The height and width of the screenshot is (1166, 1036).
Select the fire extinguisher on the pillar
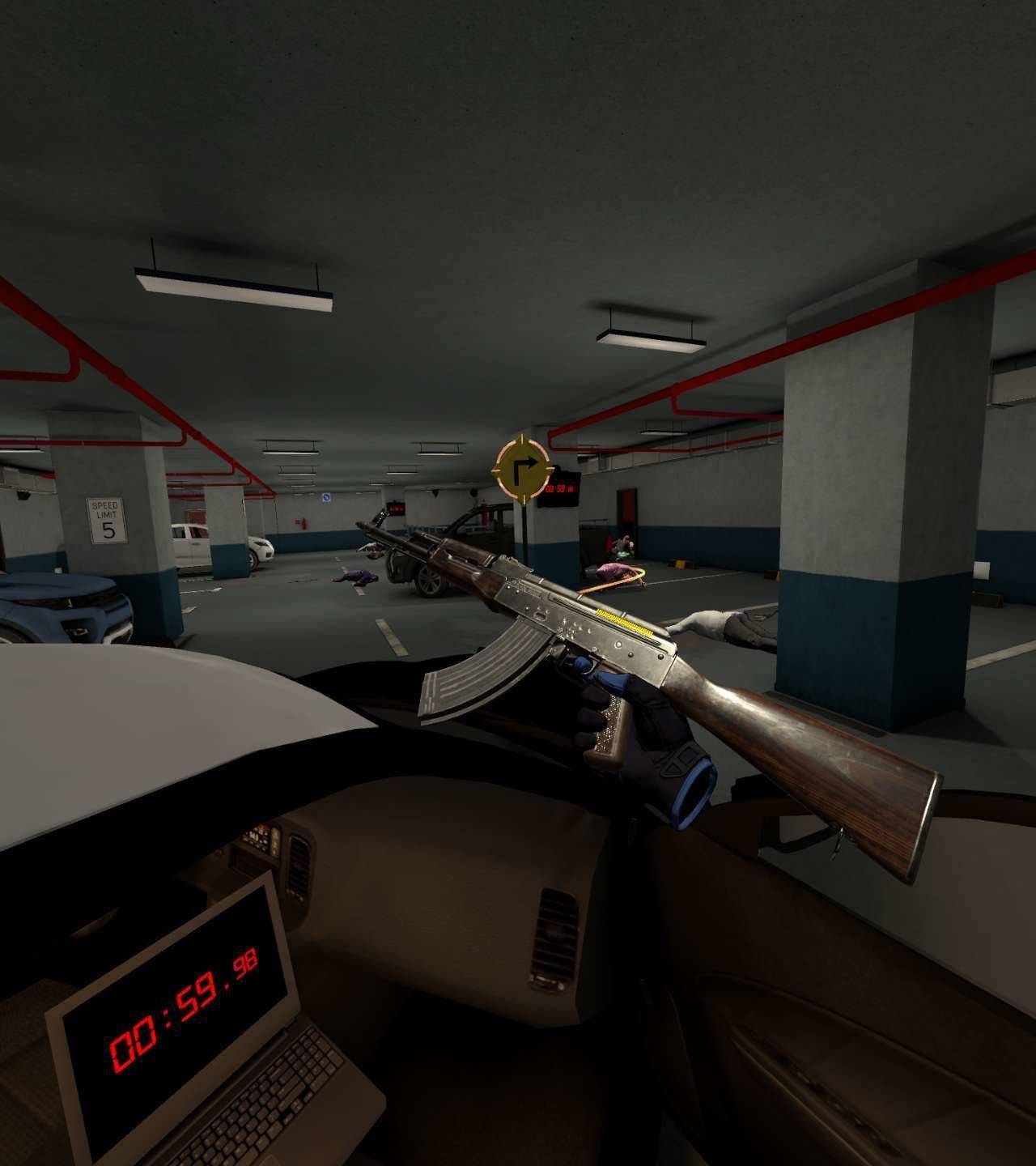pyautogui.click(x=304, y=522)
